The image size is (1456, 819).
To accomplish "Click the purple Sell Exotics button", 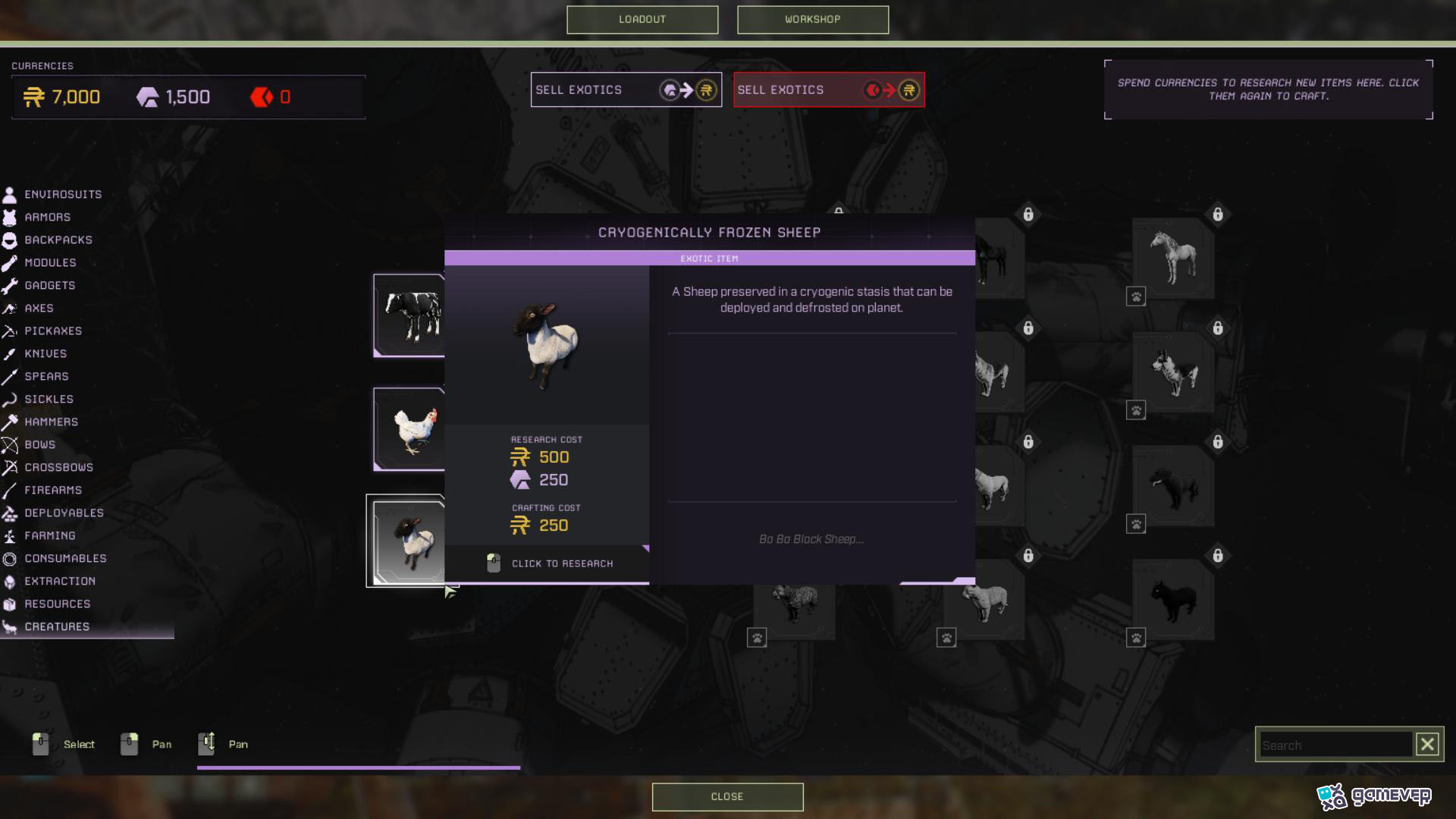I will (626, 90).
